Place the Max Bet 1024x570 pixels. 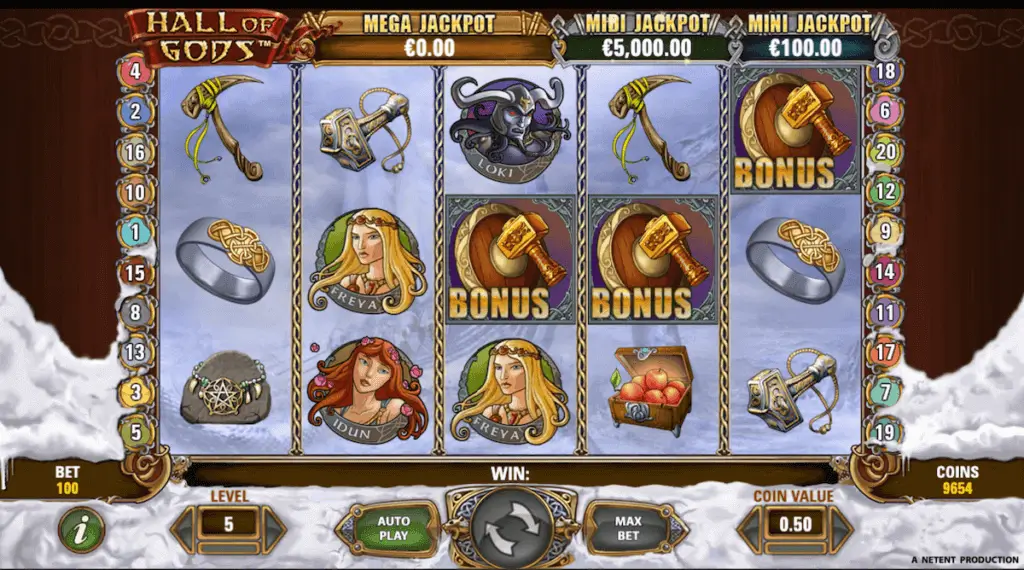(627, 527)
